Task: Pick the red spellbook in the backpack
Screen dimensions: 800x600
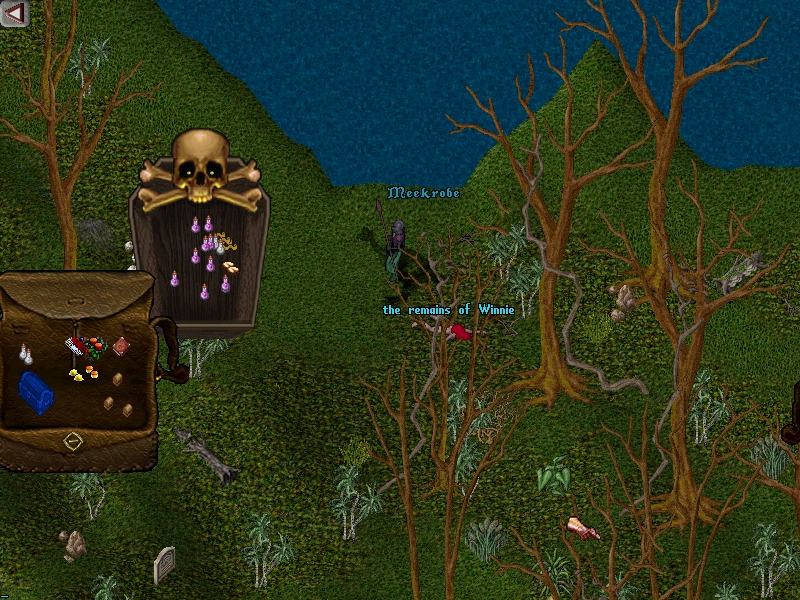Action: tap(121, 346)
